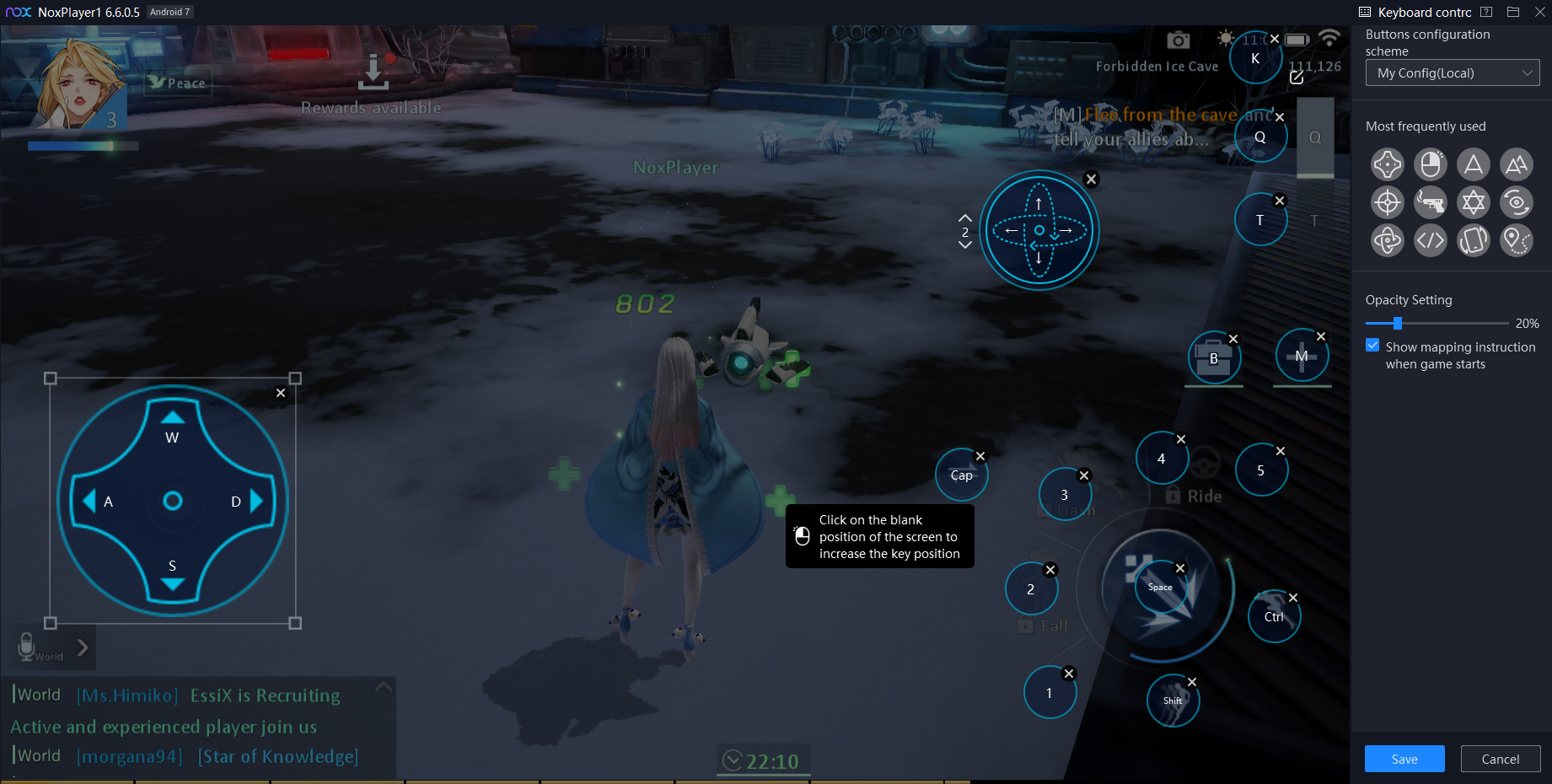
Task: Click the World voice microphone icon
Action: tap(27, 645)
